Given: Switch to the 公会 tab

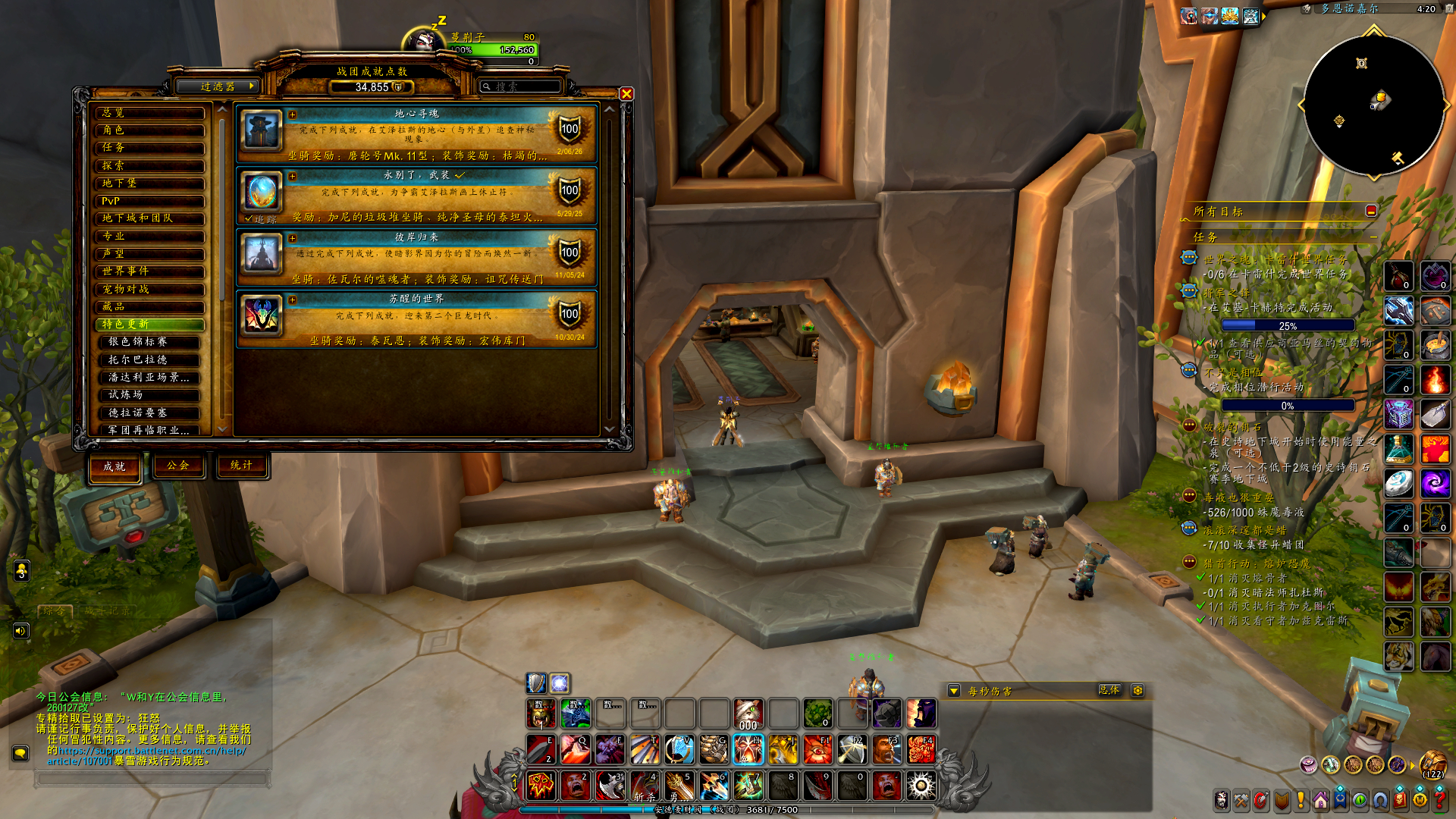Looking at the screenshot, I should point(178,466).
